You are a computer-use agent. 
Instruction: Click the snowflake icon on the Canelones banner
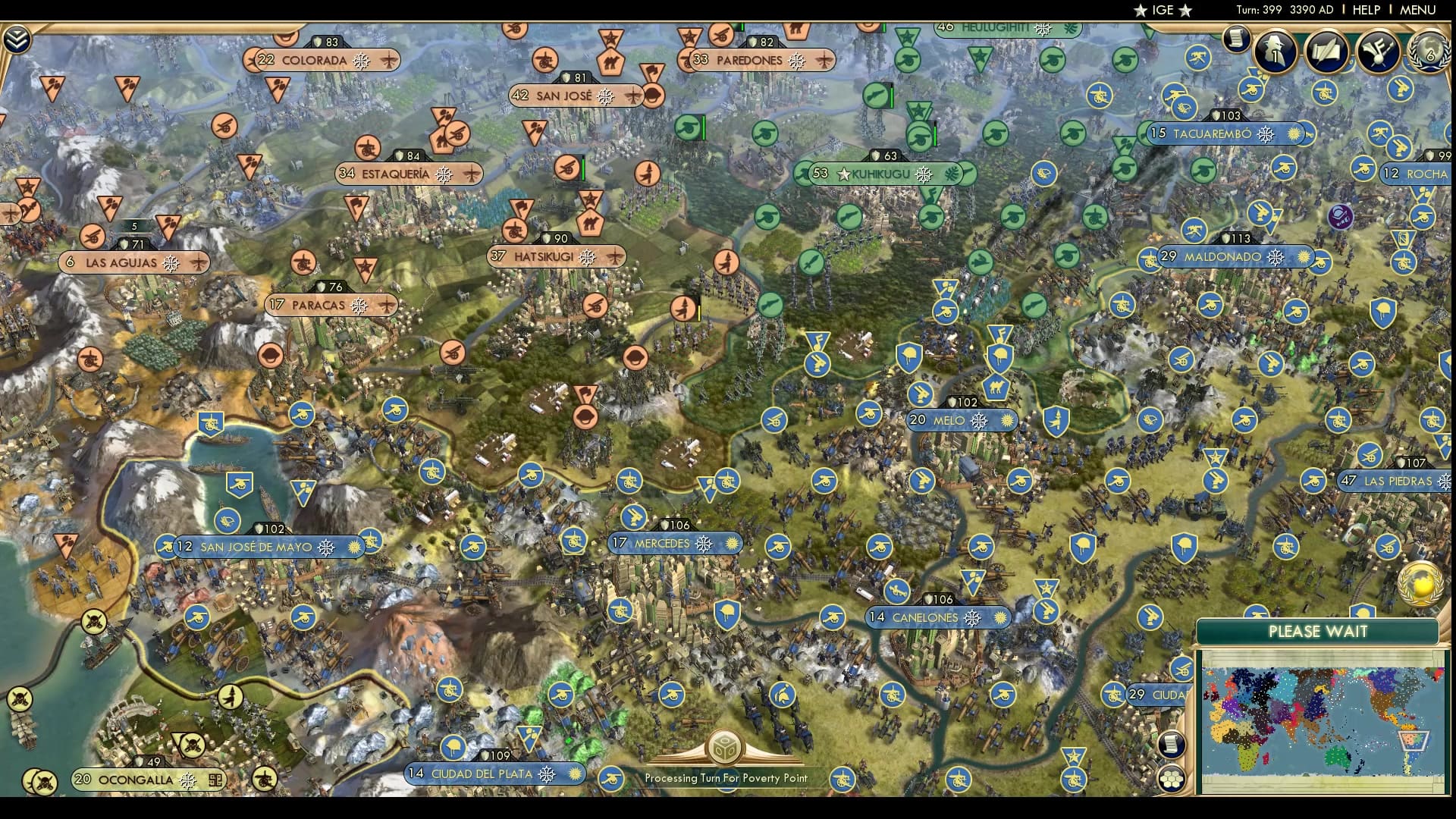(971, 617)
